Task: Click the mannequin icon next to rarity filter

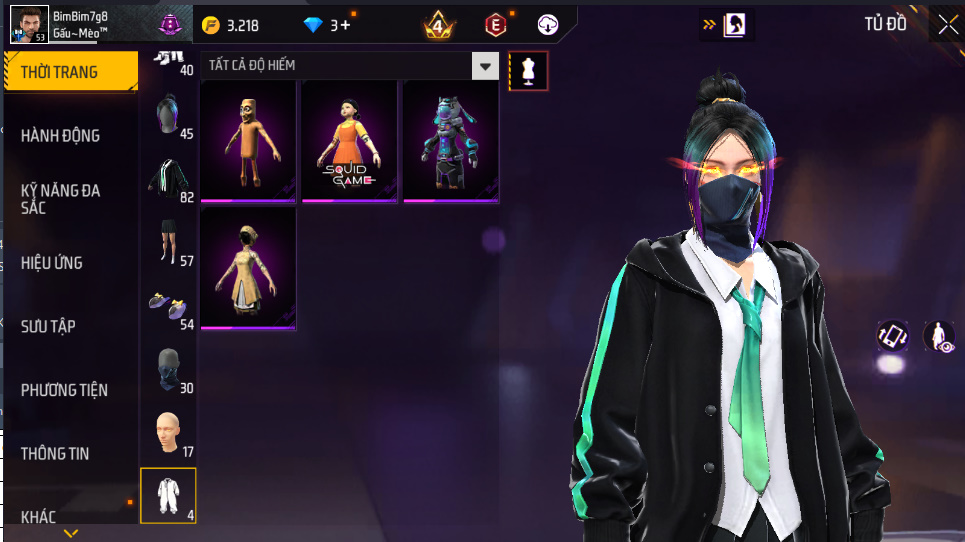Action: (x=528, y=71)
